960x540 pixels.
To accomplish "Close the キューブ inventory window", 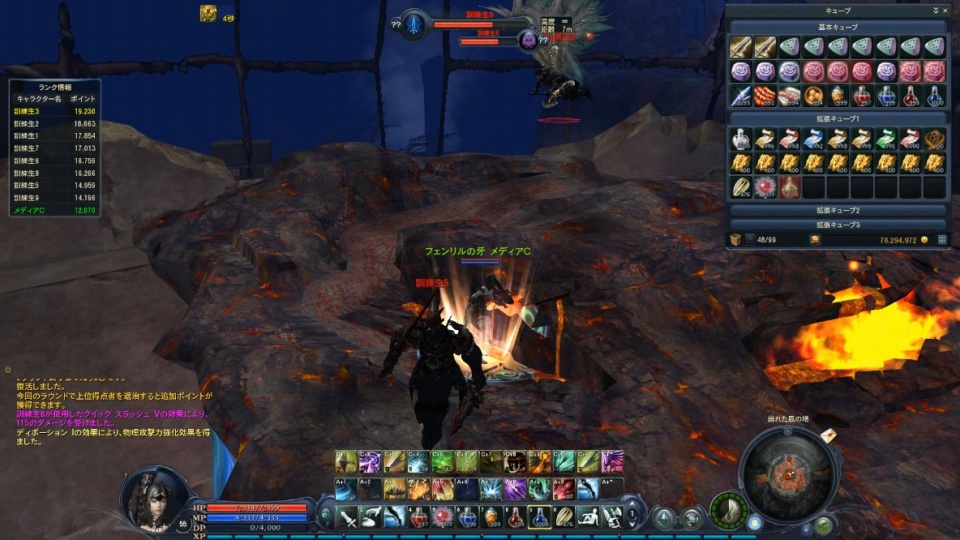I will (x=944, y=10).
